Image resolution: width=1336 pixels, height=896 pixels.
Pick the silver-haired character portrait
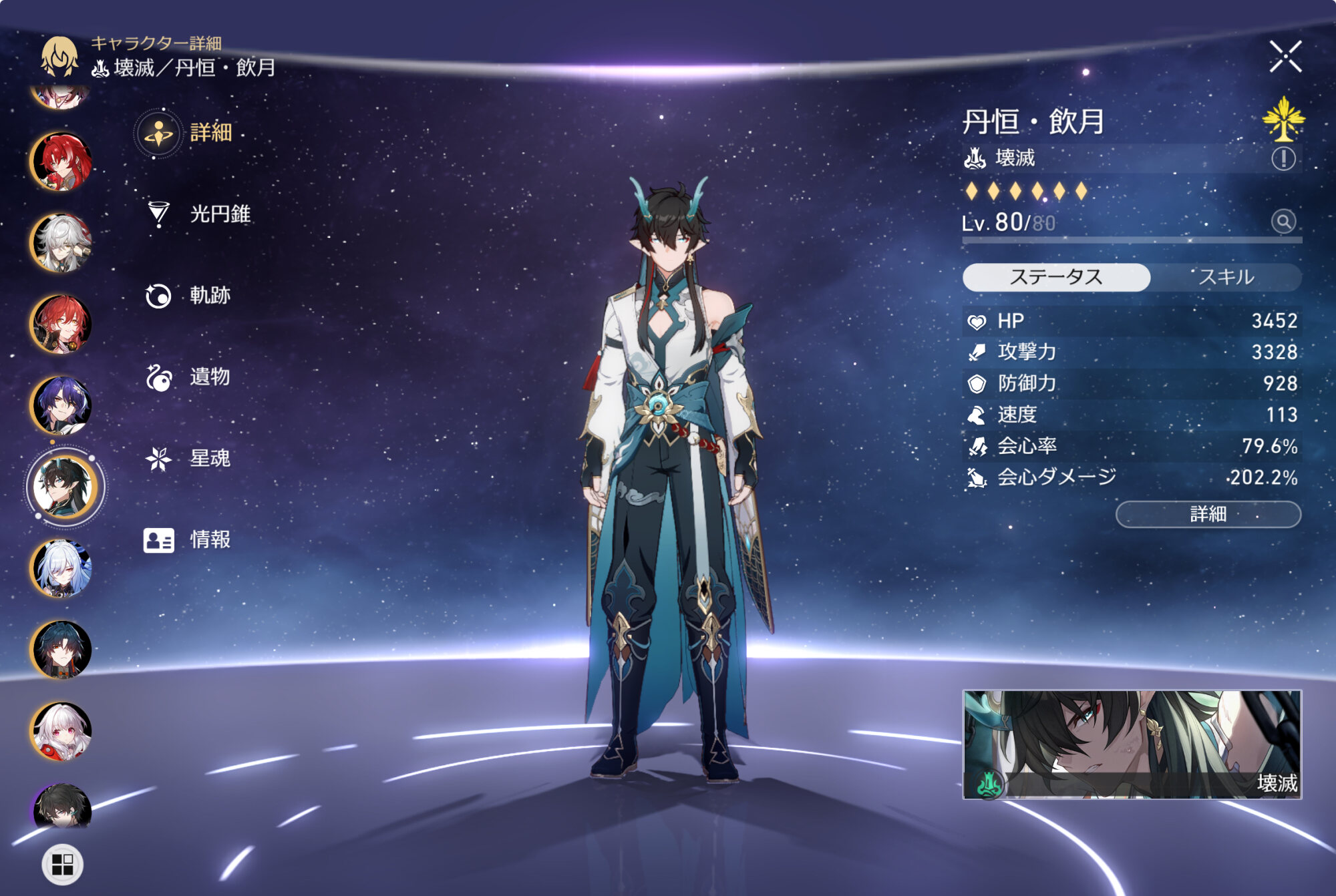61,242
